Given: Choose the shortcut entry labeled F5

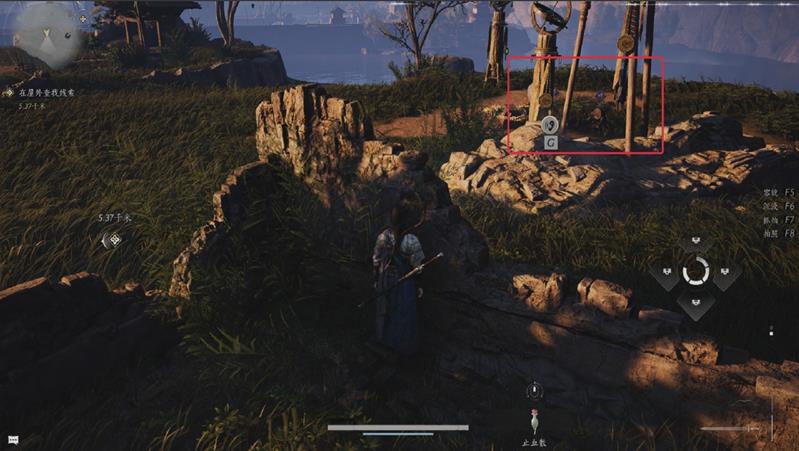Looking at the screenshot, I should 778,191.
